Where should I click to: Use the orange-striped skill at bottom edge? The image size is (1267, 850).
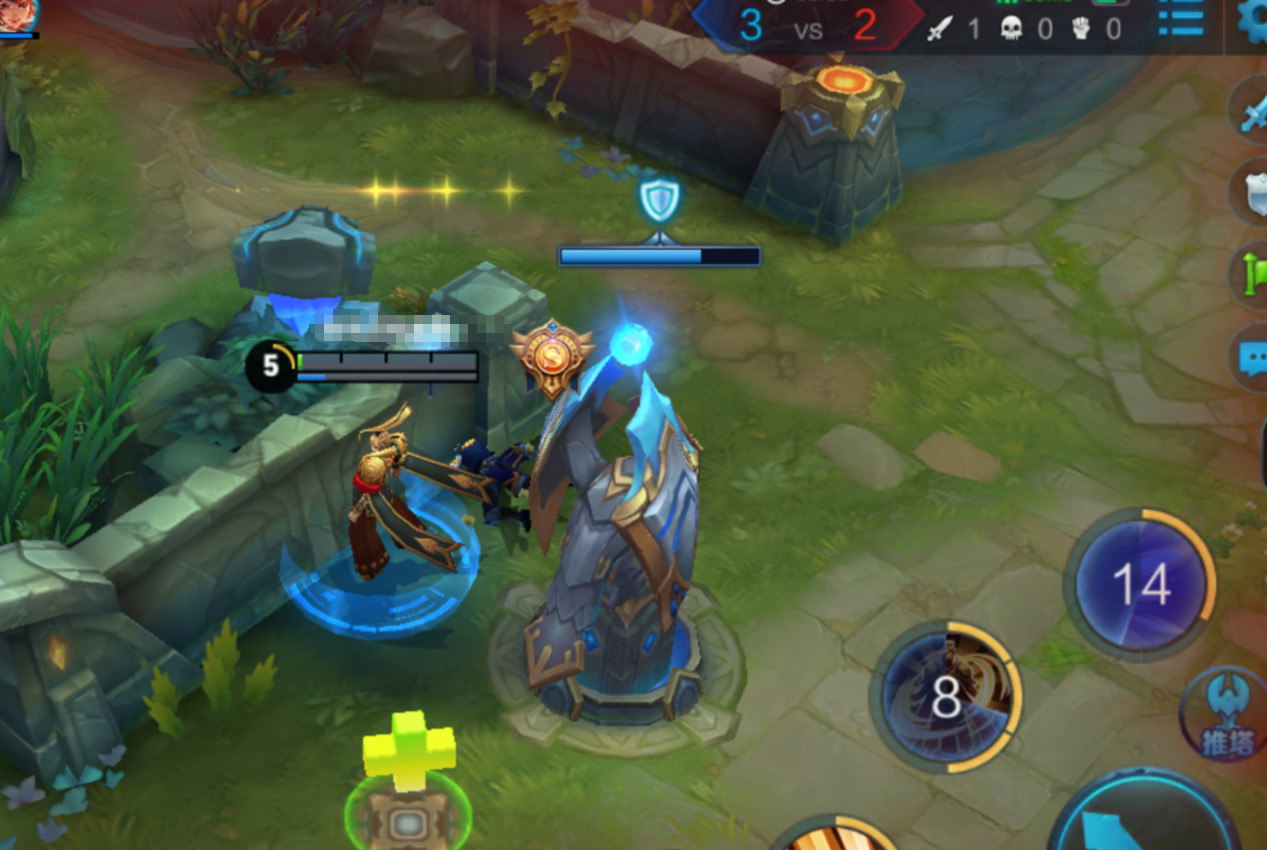click(x=835, y=835)
